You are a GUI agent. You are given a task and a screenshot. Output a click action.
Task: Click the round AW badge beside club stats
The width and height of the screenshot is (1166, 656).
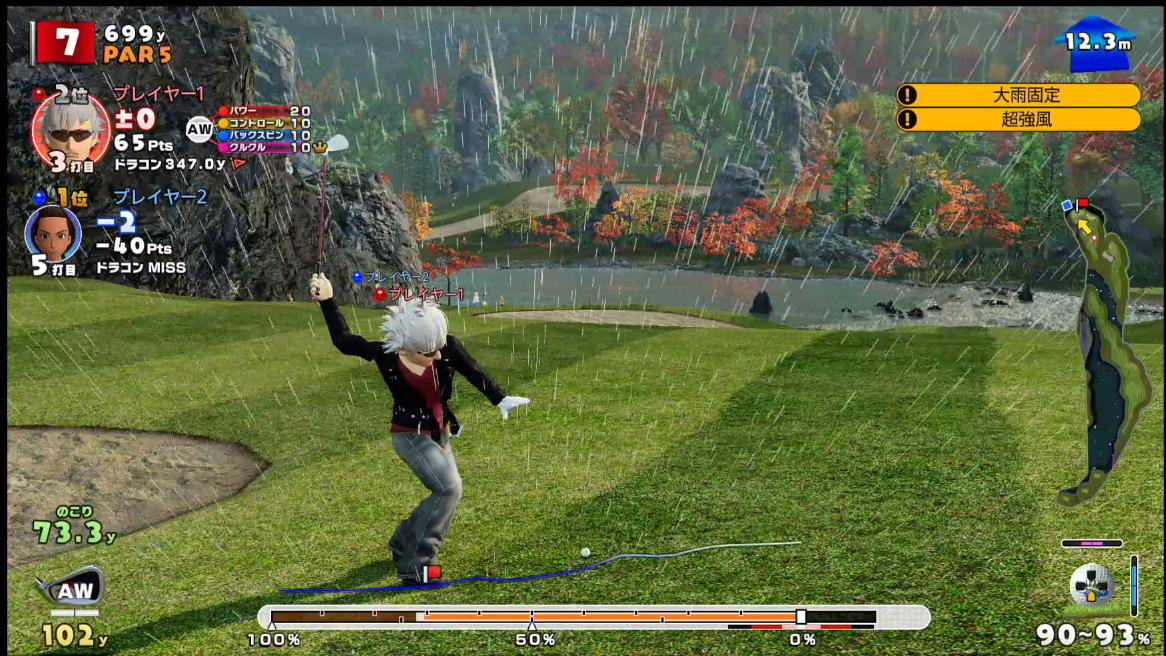[200, 129]
